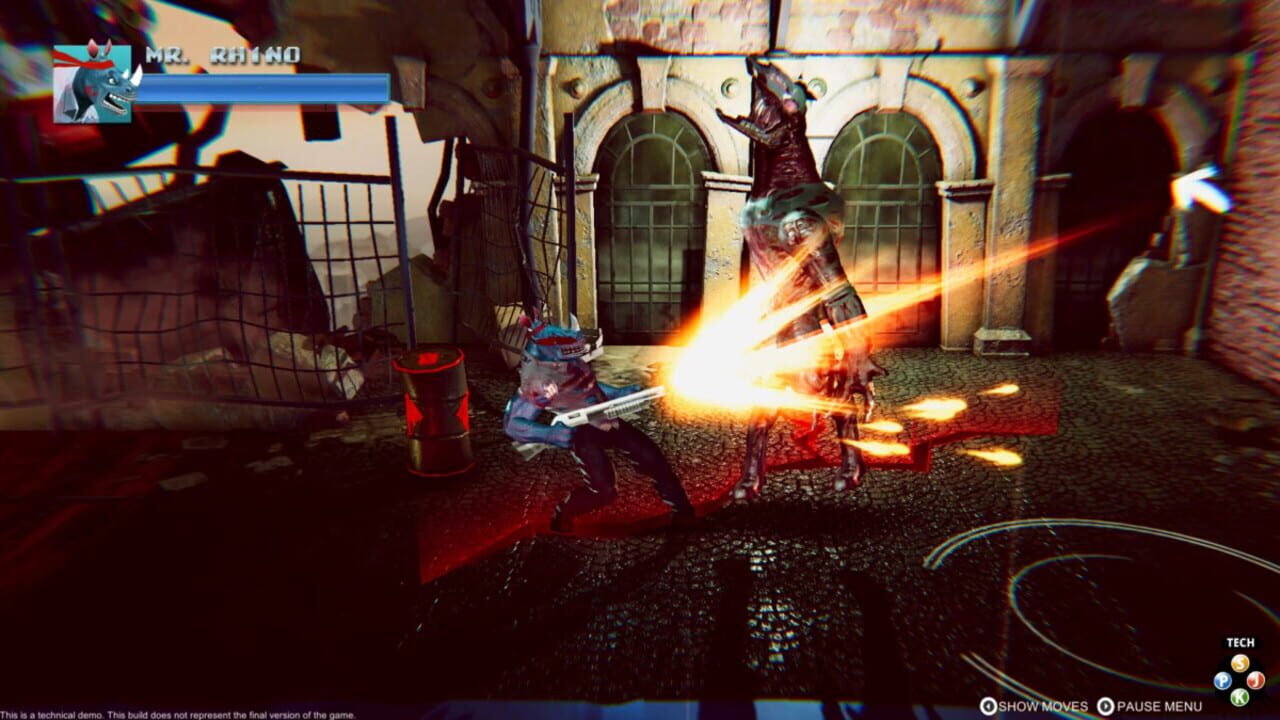Click the yellow S tech button icon
This screenshot has height=720, width=1280.
[x=1240, y=662]
